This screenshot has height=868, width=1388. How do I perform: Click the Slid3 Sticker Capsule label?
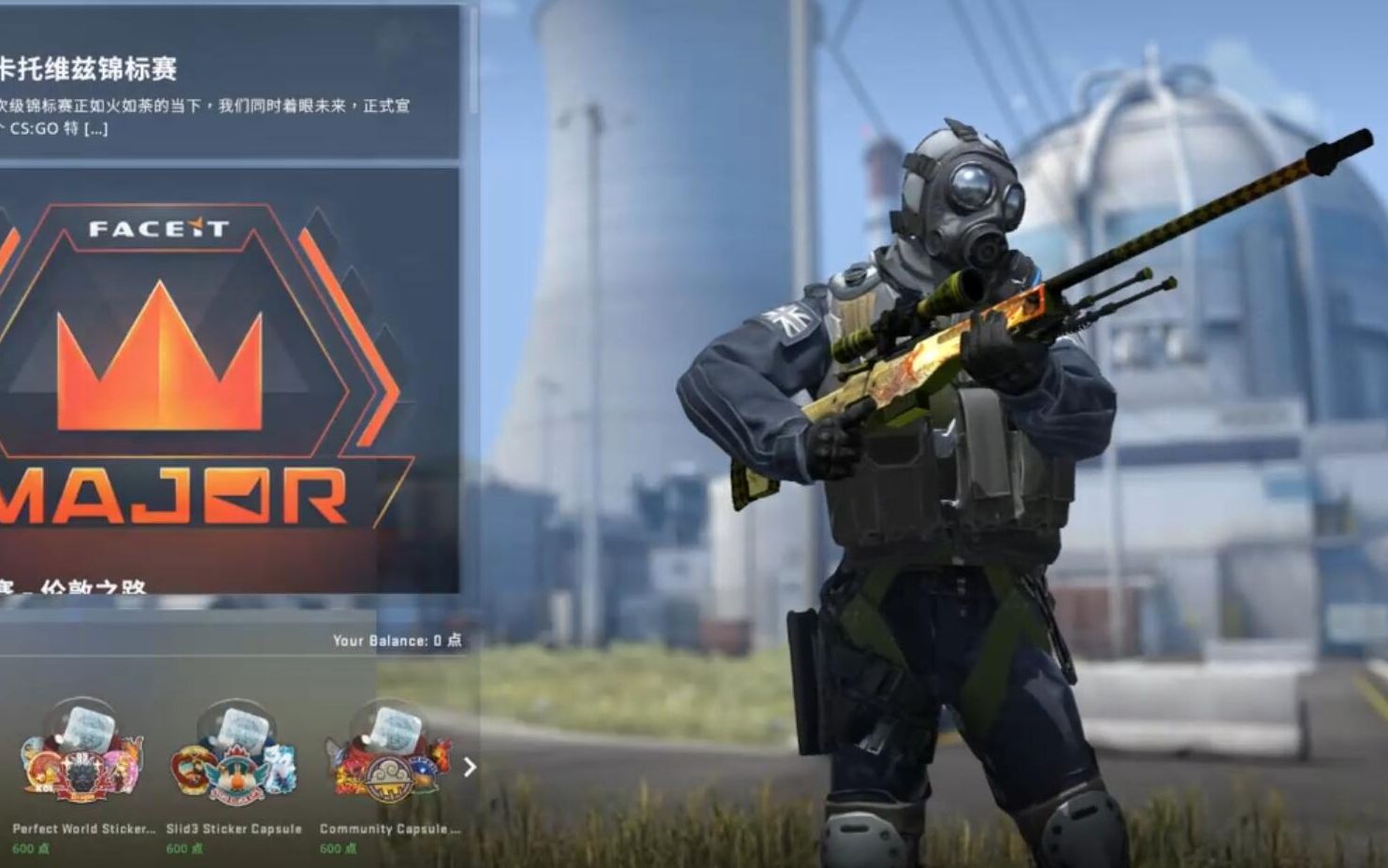232,829
